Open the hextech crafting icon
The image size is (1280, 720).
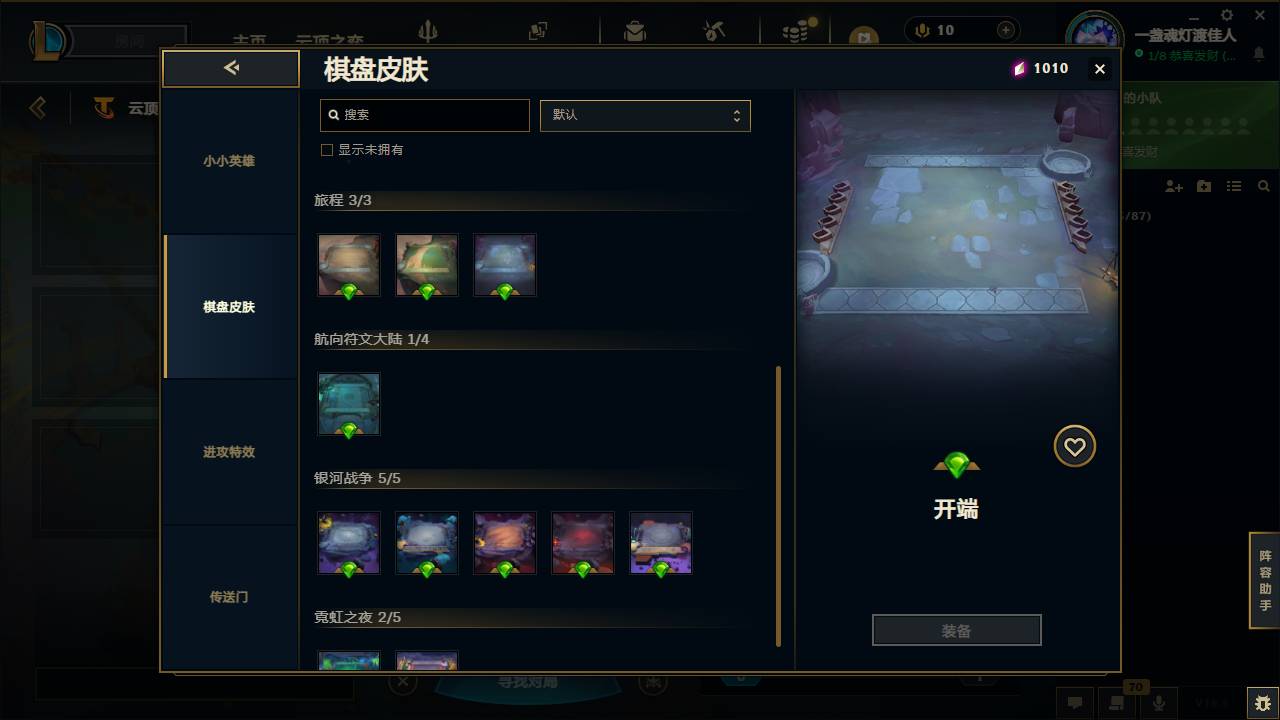click(713, 30)
